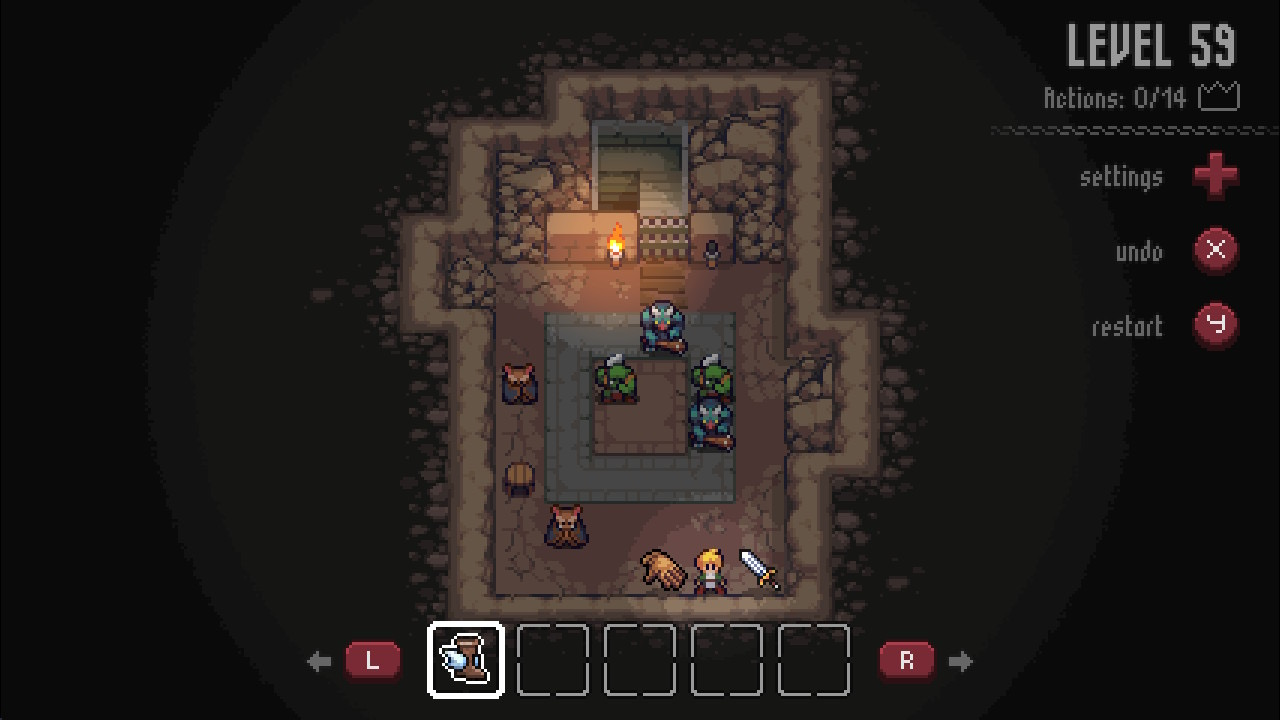Click the lit torch on the wall

coord(614,245)
